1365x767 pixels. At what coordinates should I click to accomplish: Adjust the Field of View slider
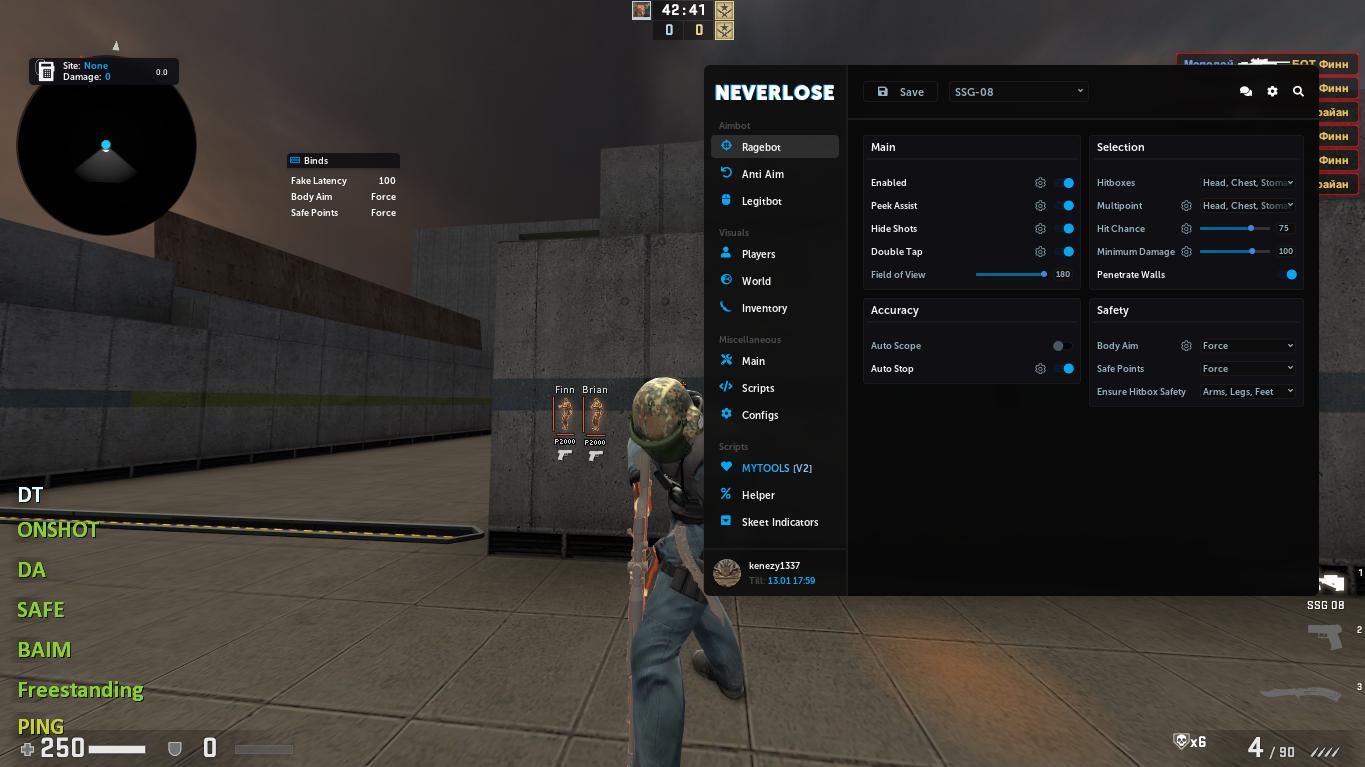tap(1042, 274)
